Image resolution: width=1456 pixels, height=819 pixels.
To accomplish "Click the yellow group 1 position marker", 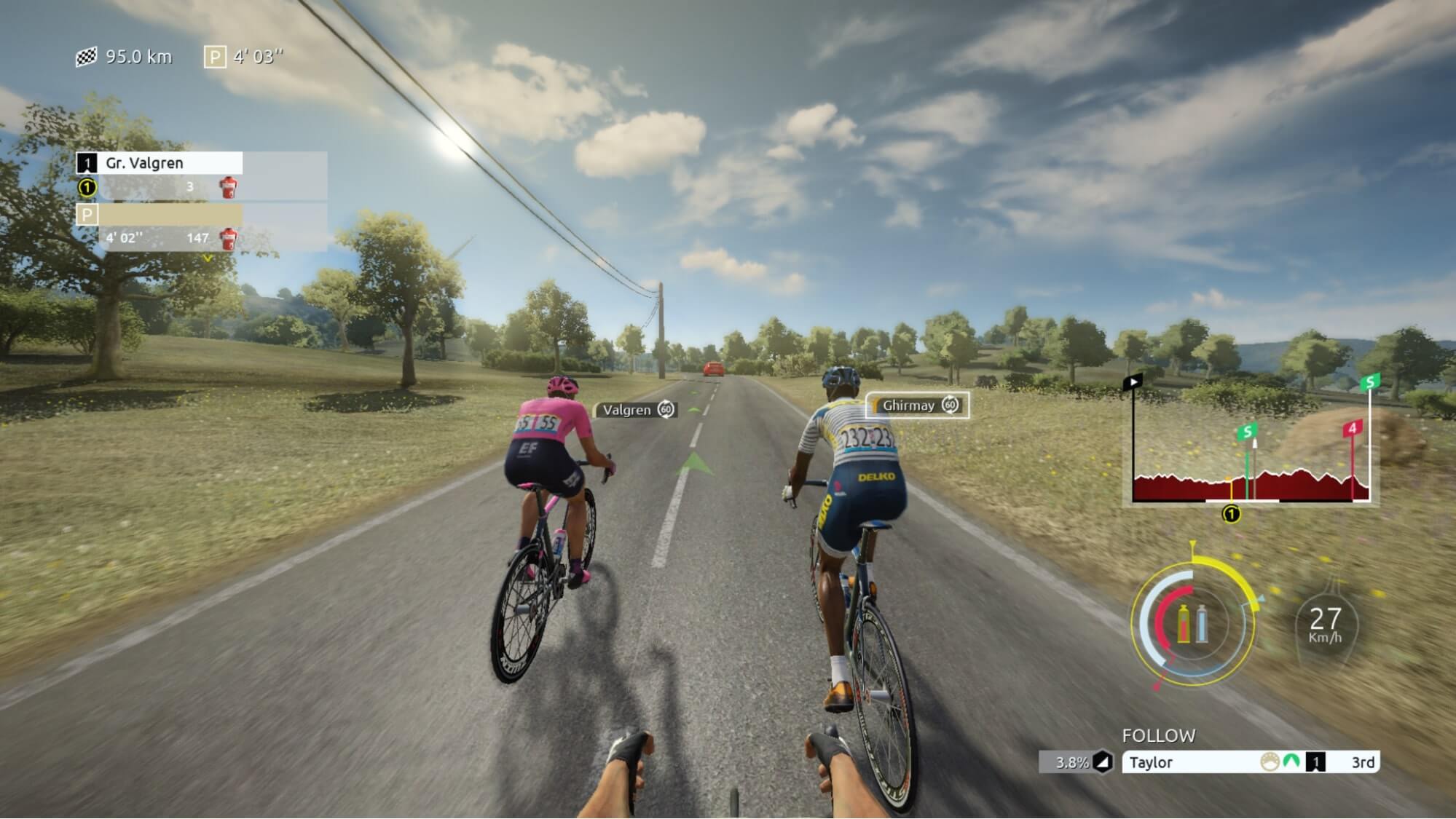I will (1231, 515).
